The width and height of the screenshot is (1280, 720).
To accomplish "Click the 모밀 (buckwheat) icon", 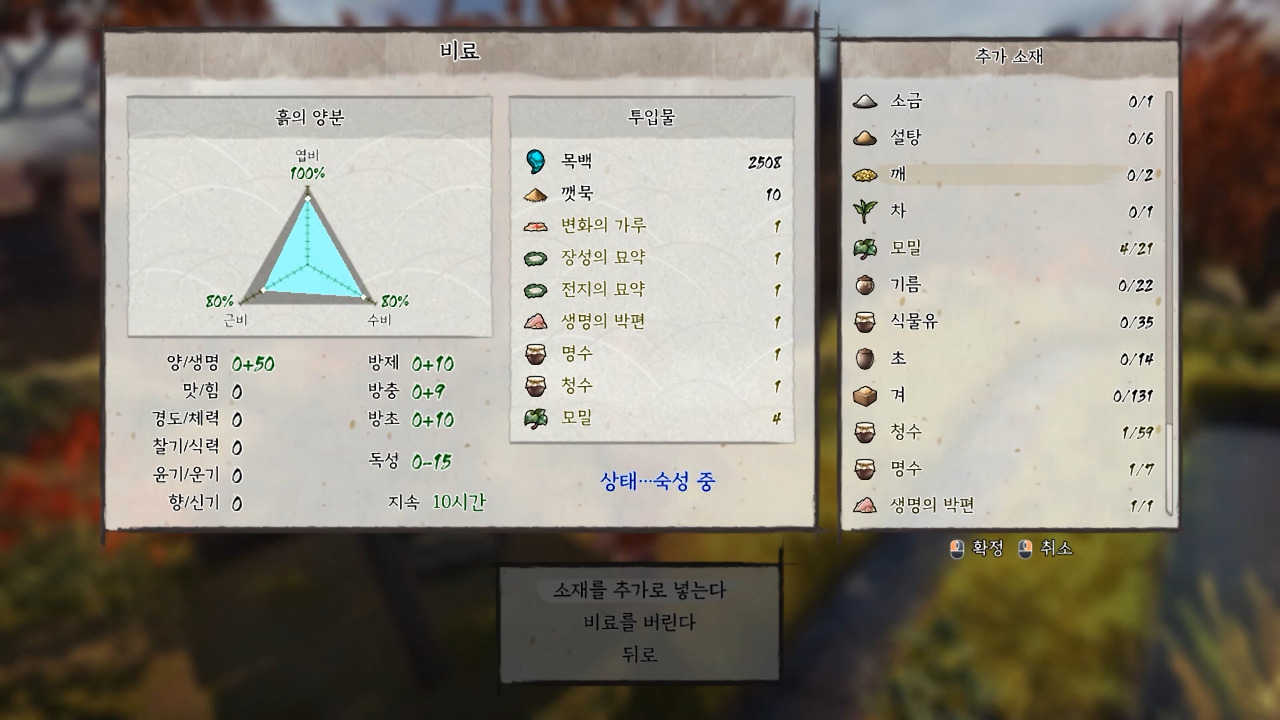I will pos(868,248).
